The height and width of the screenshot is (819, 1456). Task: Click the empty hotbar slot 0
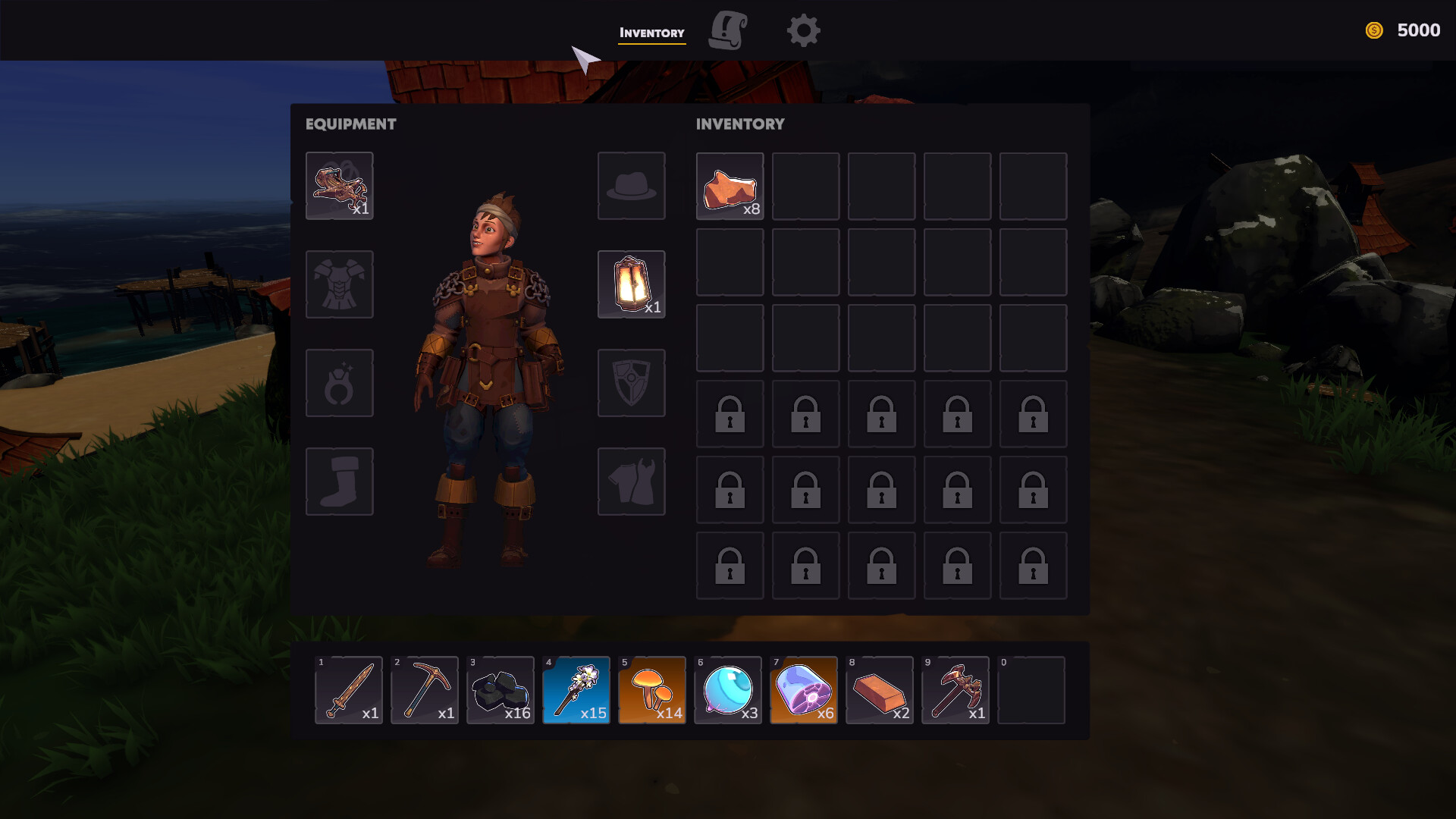tap(1031, 690)
